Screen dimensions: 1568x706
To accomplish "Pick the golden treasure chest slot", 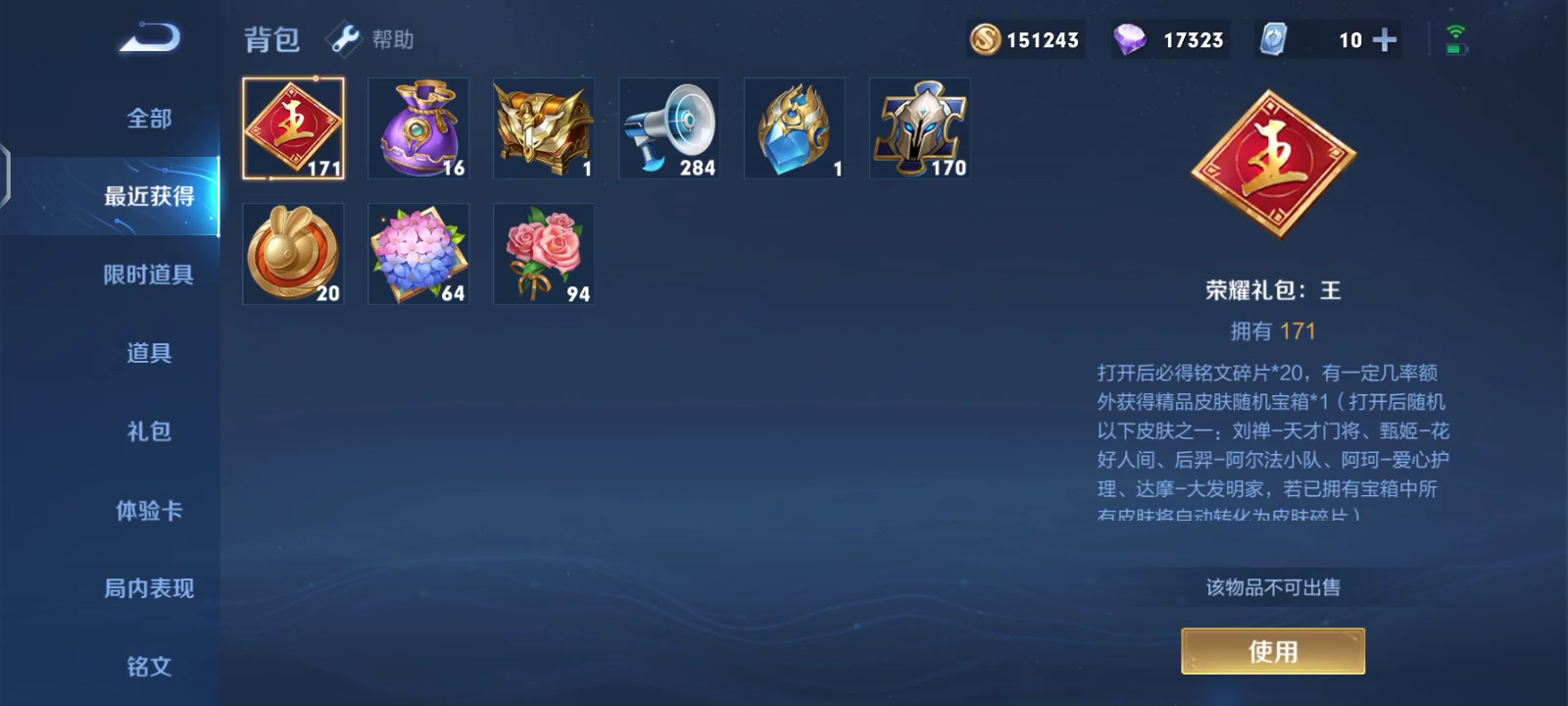I will pos(544,128).
